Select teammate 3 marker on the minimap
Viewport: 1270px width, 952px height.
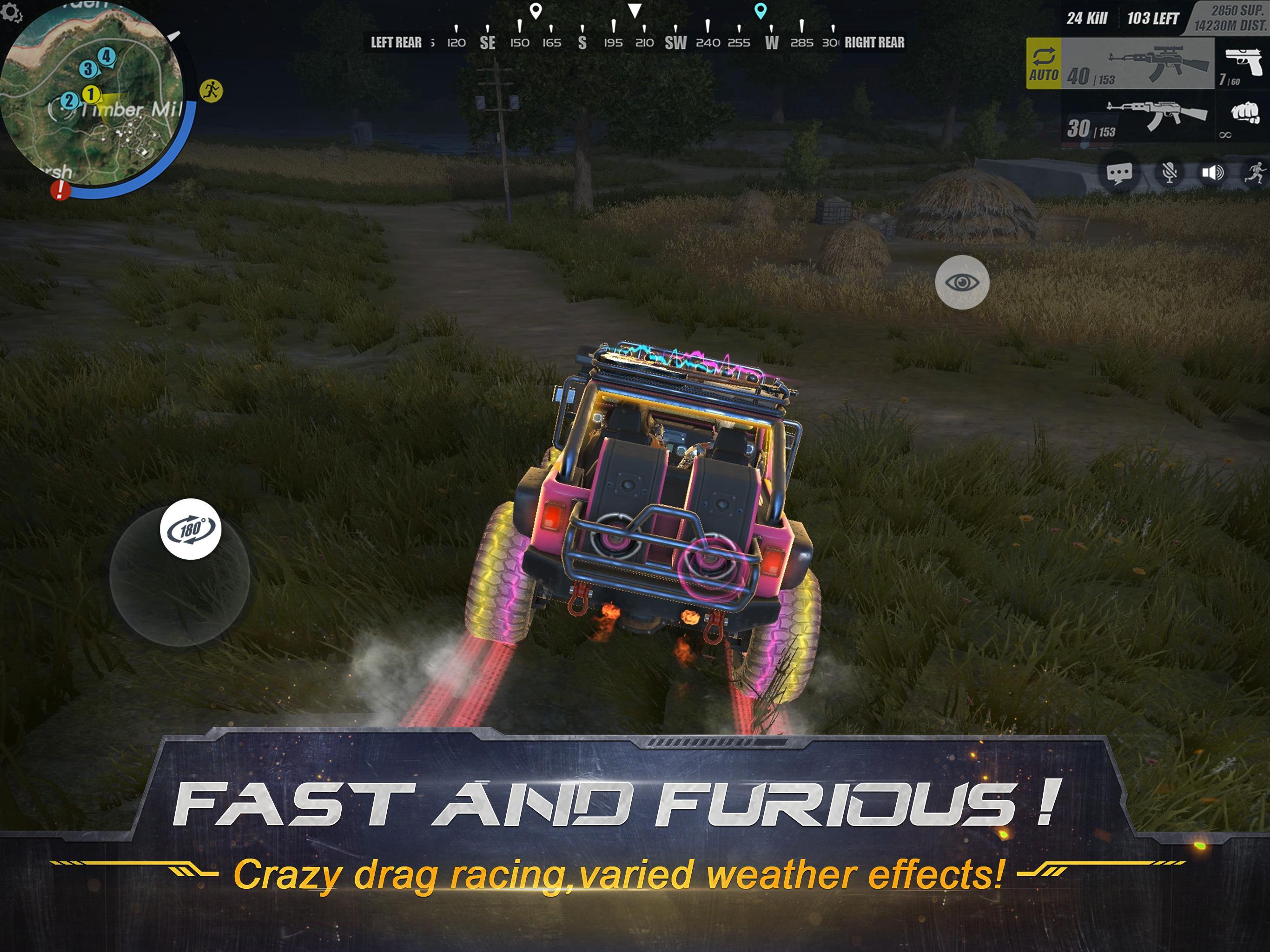[88, 69]
